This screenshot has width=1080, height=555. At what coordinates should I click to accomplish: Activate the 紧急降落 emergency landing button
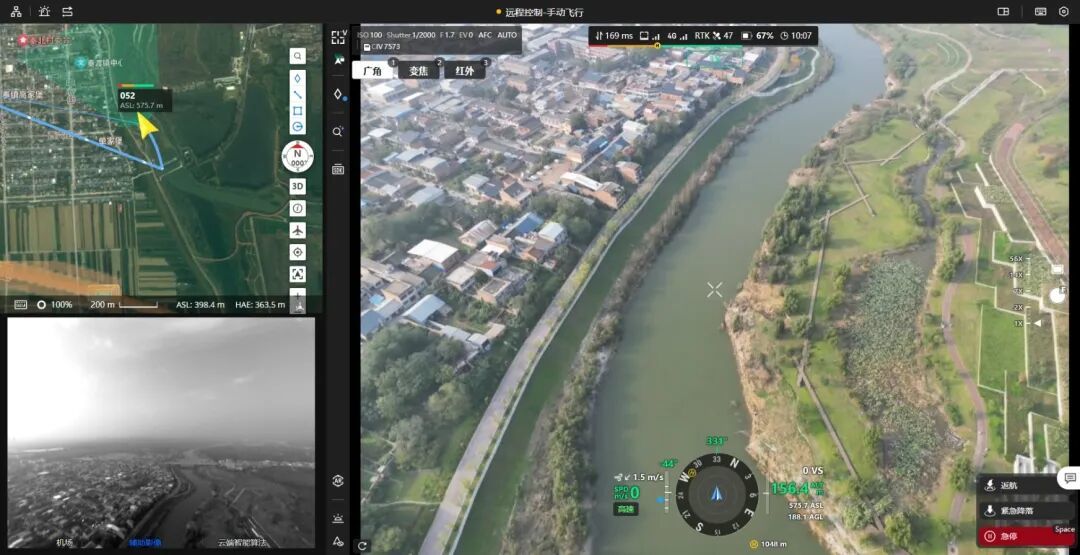point(1018,511)
